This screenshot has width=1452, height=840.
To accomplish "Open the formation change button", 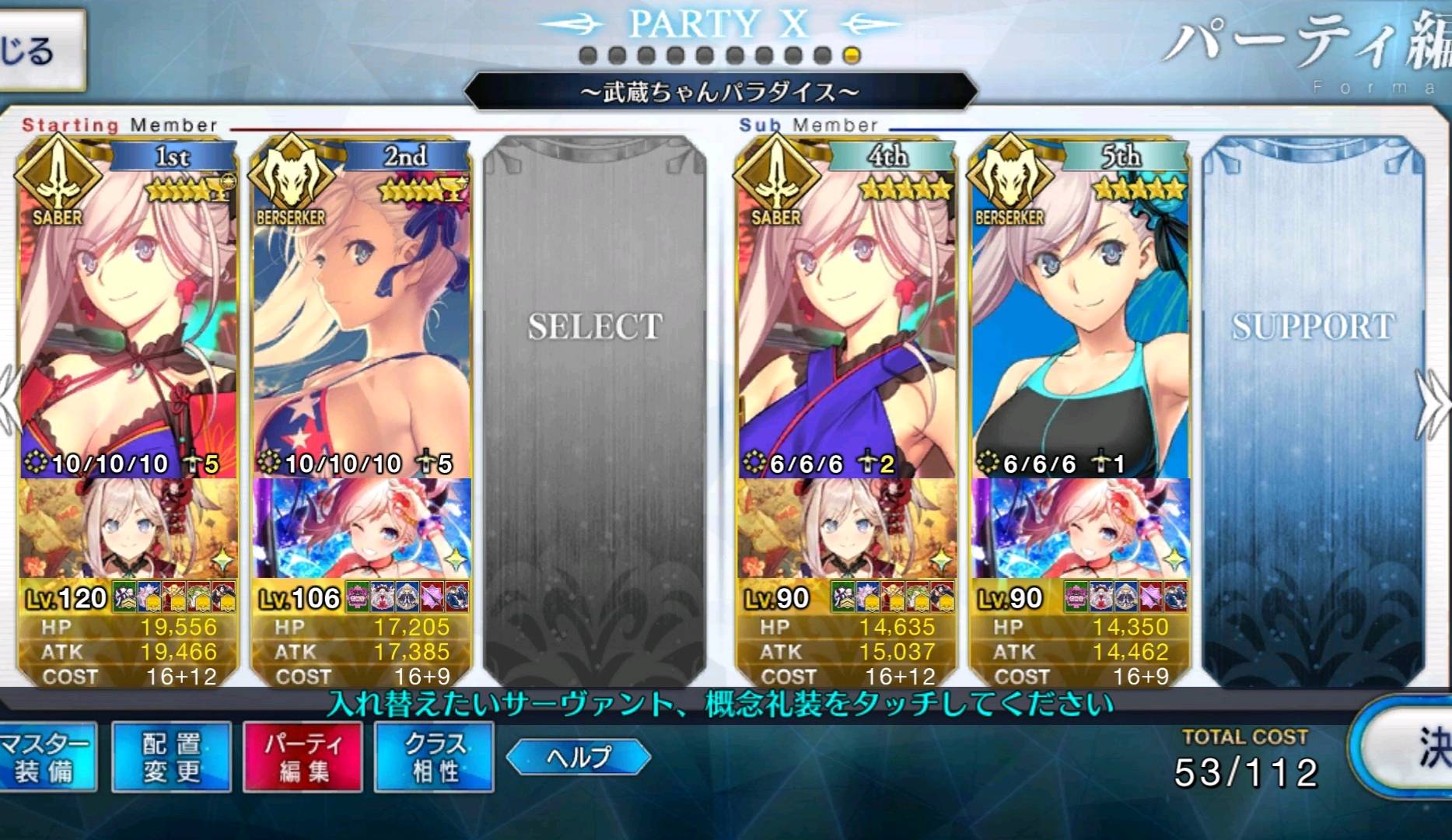I will coord(171,758).
